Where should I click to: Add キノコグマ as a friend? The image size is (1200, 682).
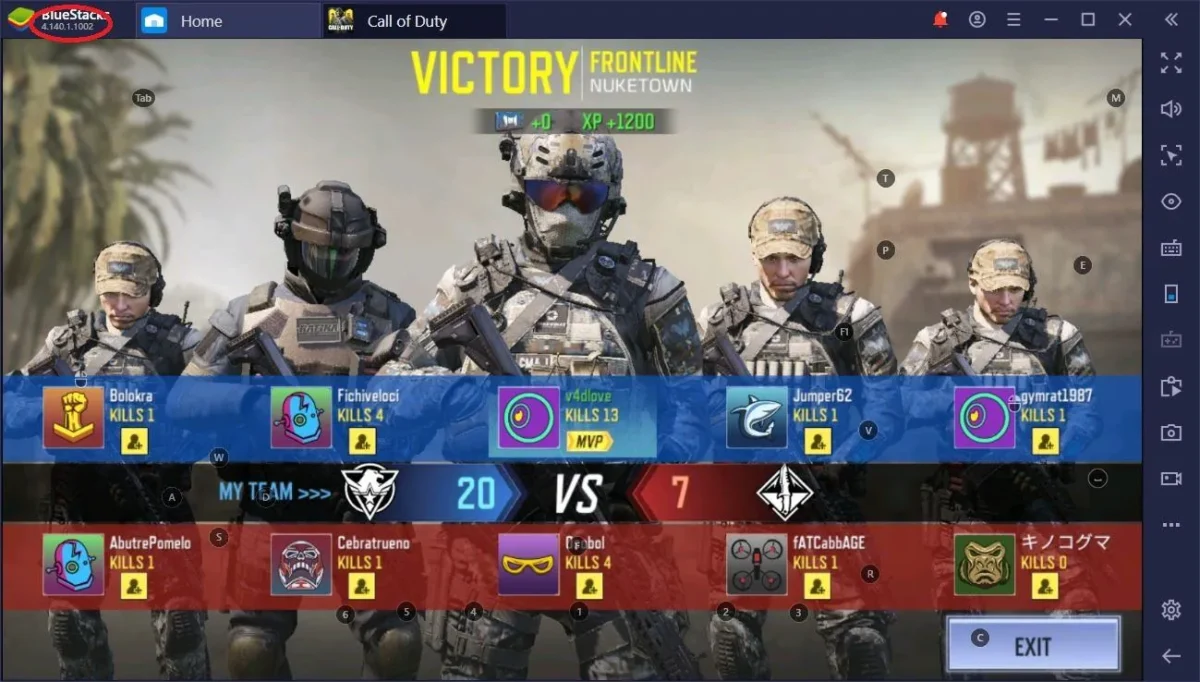pyautogui.click(x=1046, y=586)
